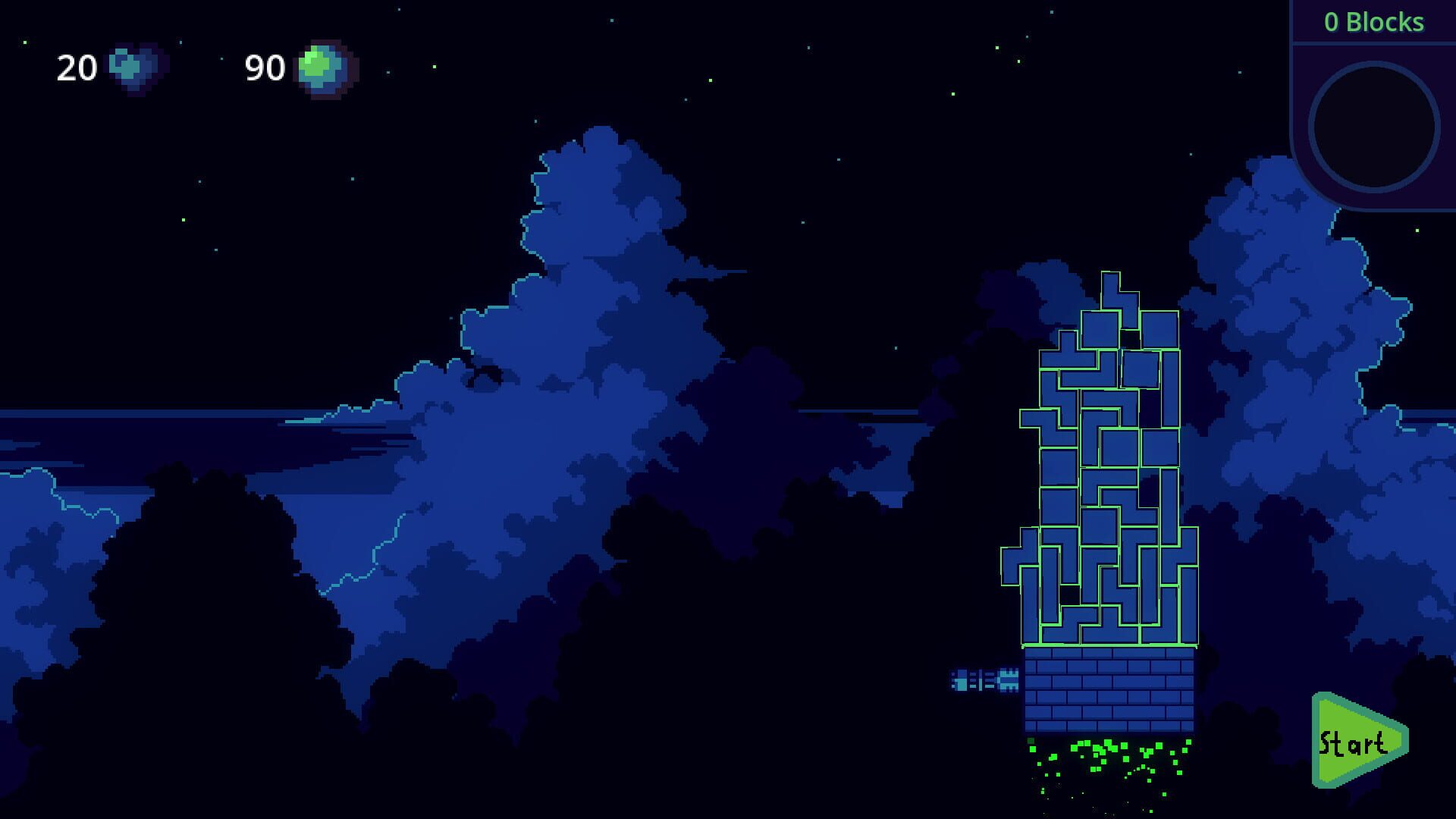Click the castle-shaped part of the machine sprite

[1009, 679]
